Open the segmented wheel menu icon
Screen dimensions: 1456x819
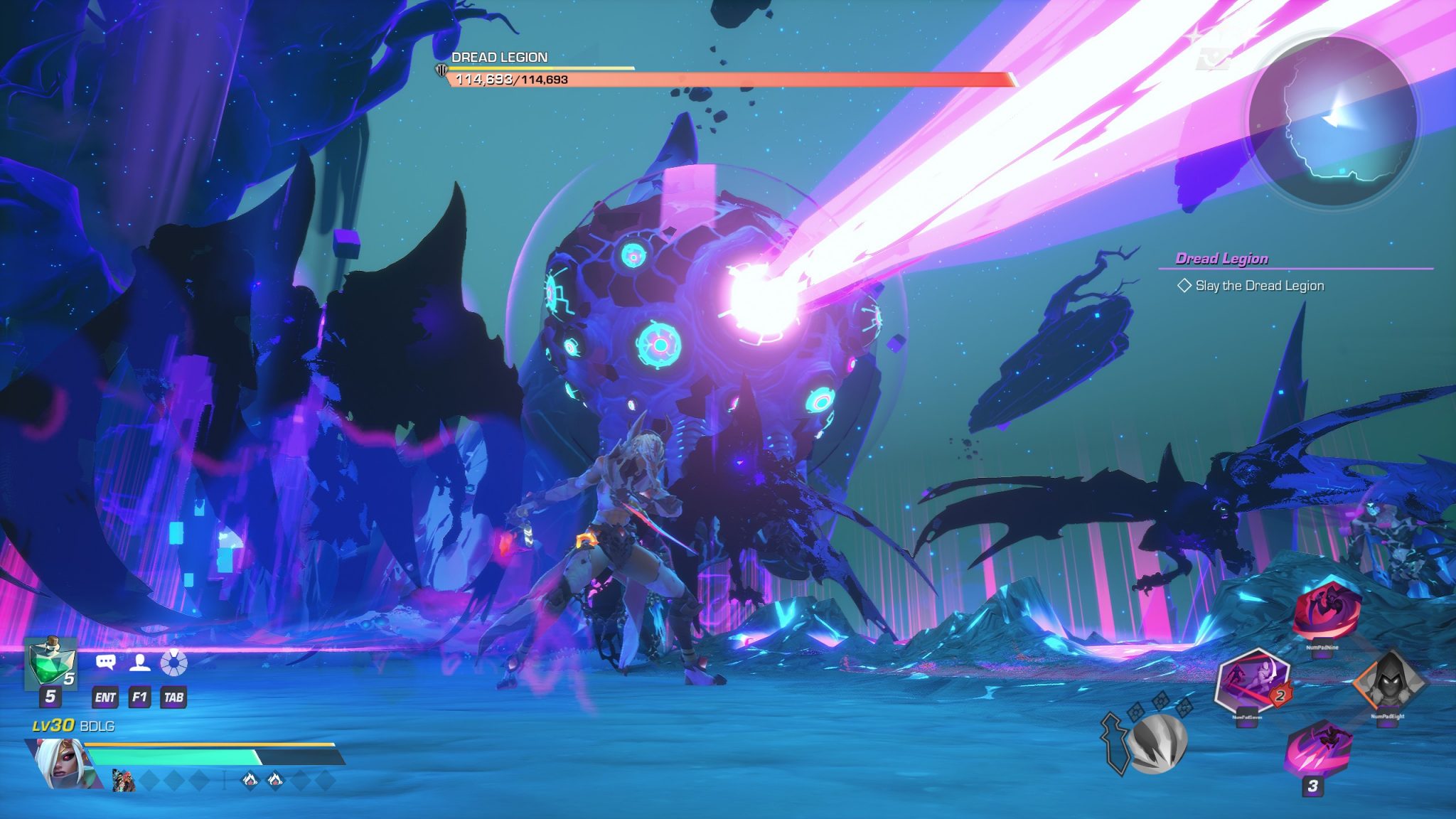coord(174,663)
